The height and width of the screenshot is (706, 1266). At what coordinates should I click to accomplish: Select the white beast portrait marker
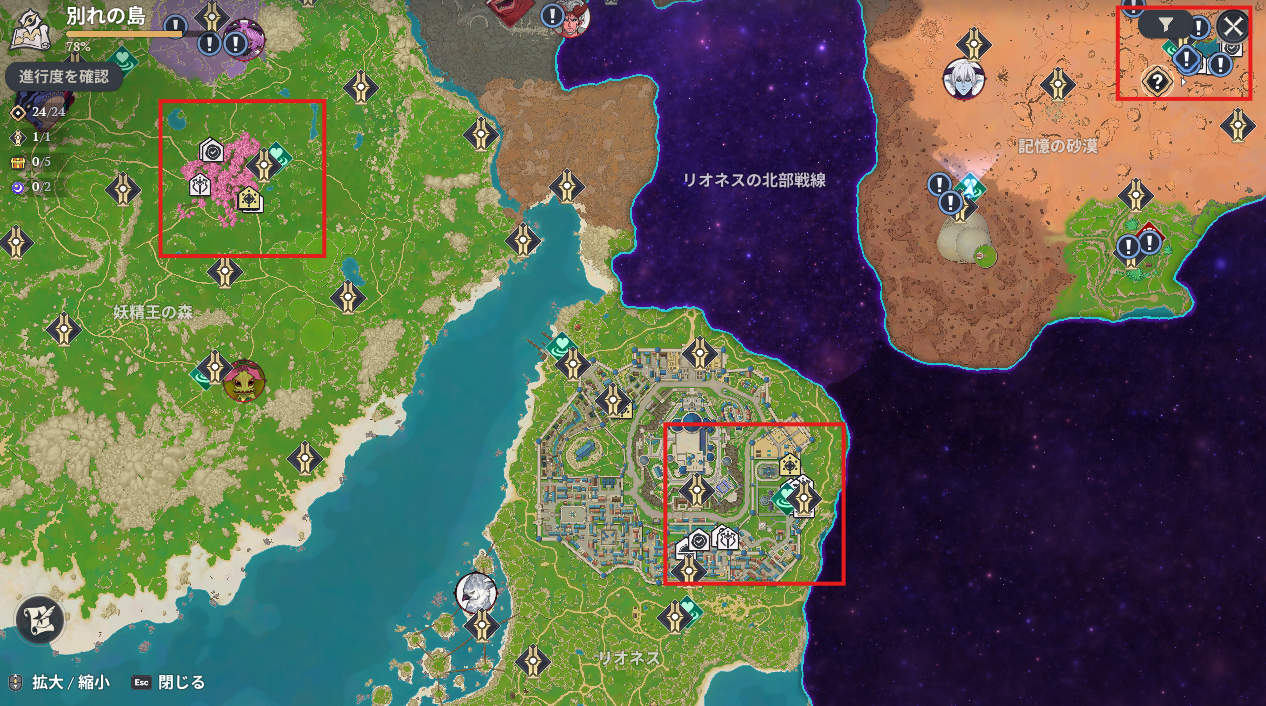(x=476, y=592)
